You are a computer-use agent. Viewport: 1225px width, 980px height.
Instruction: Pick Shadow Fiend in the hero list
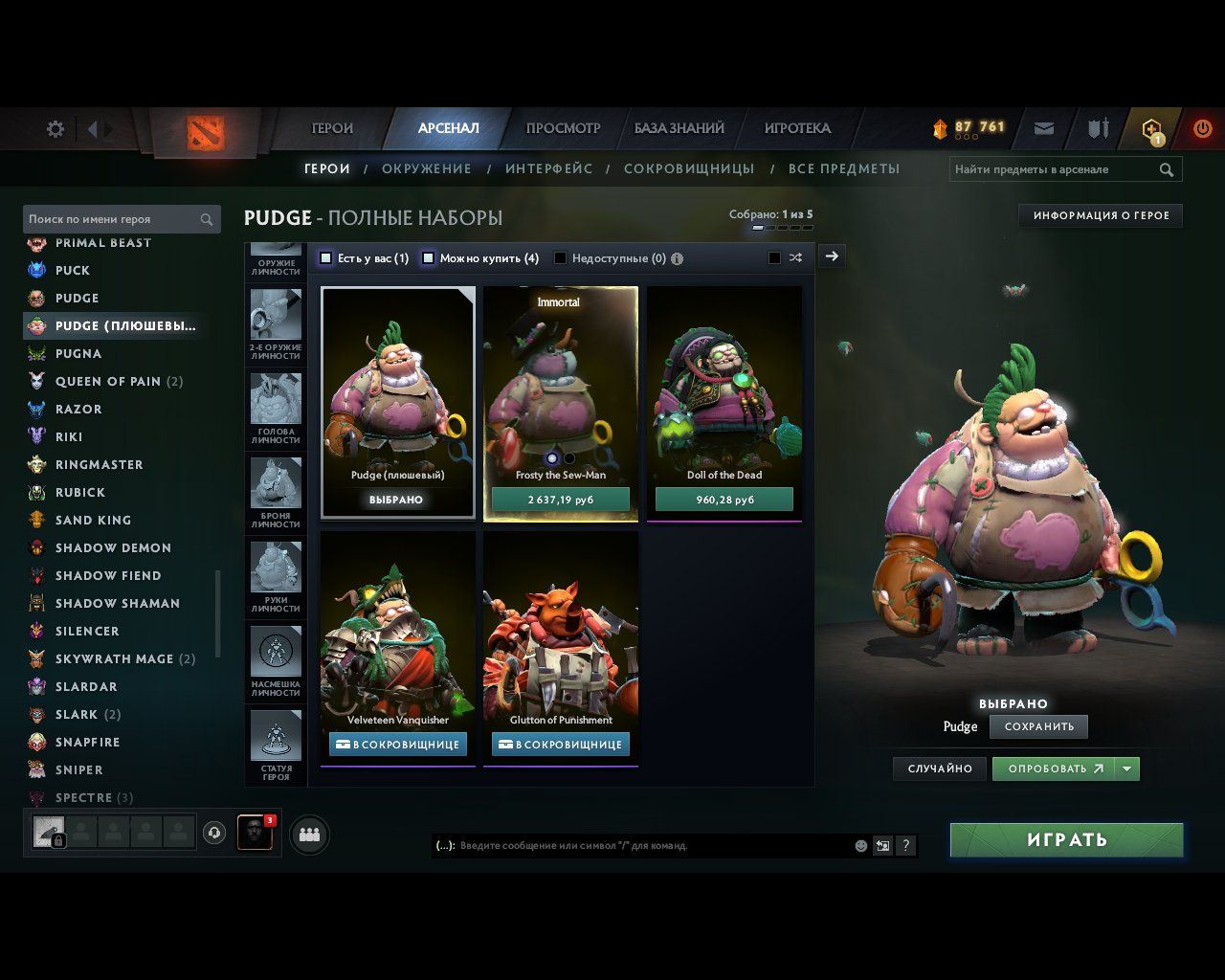tap(108, 576)
